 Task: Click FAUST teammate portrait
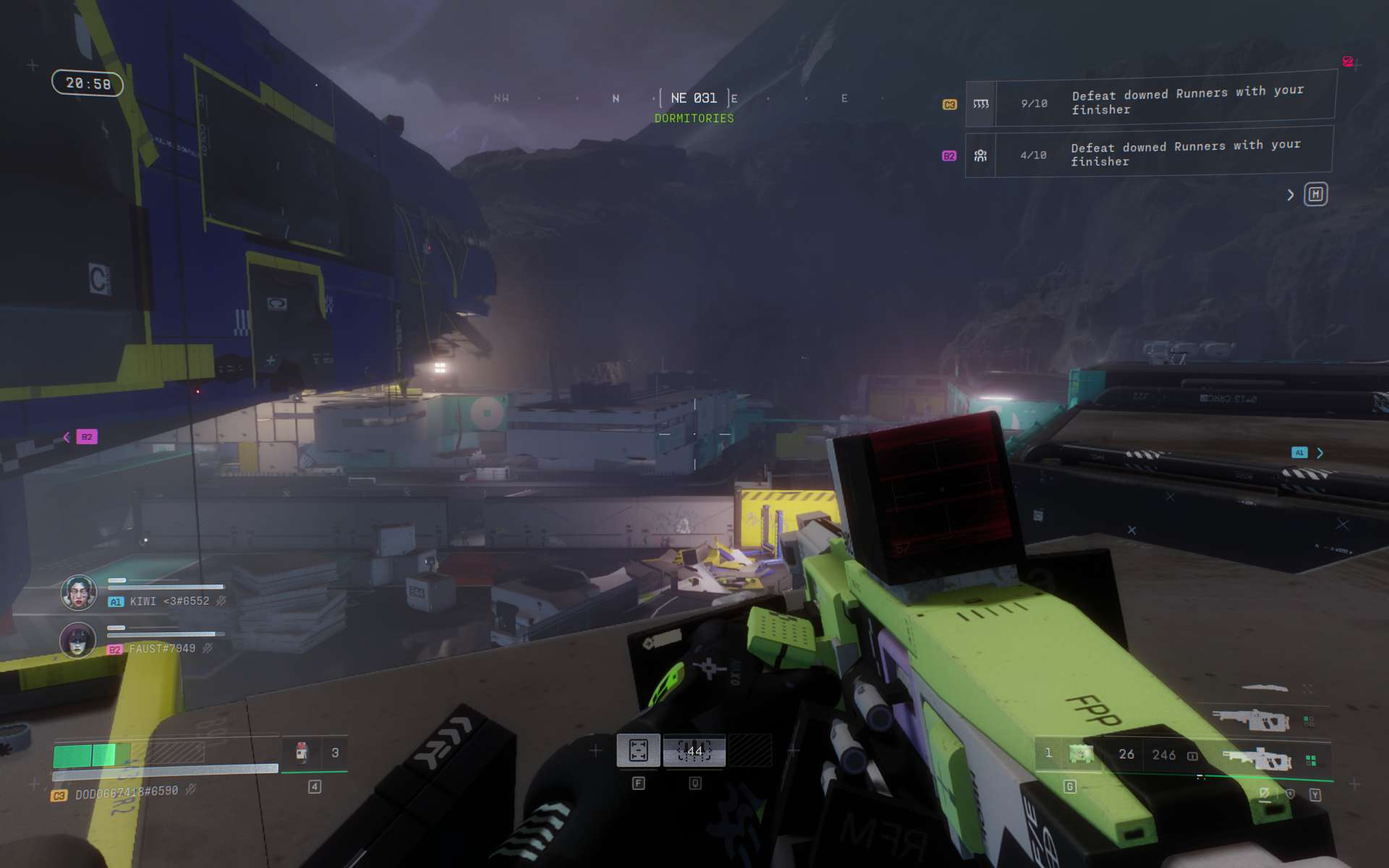pyautogui.click(x=77, y=640)
